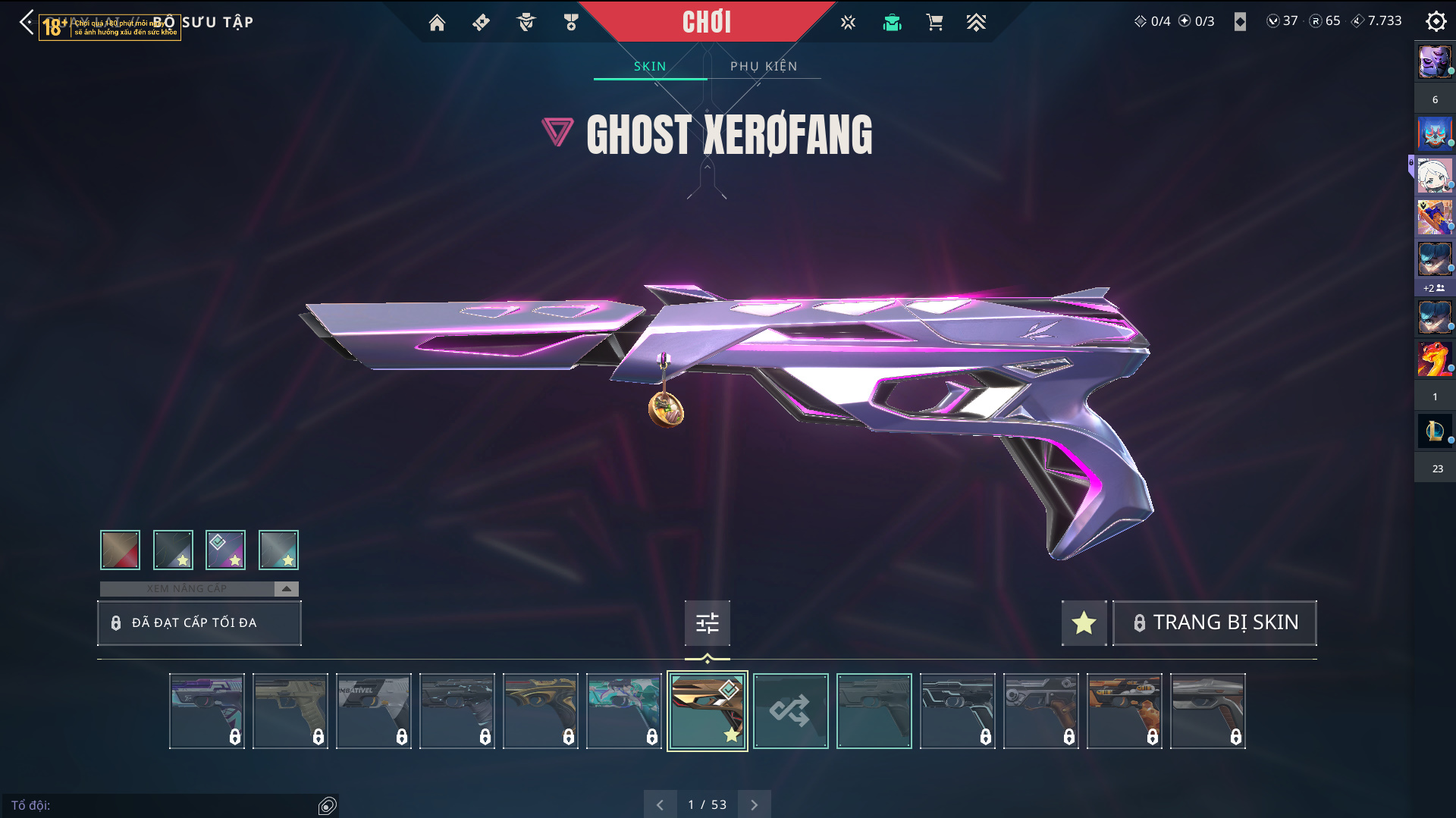
Task: Open the home screen icon
Action: pos(437,23)
